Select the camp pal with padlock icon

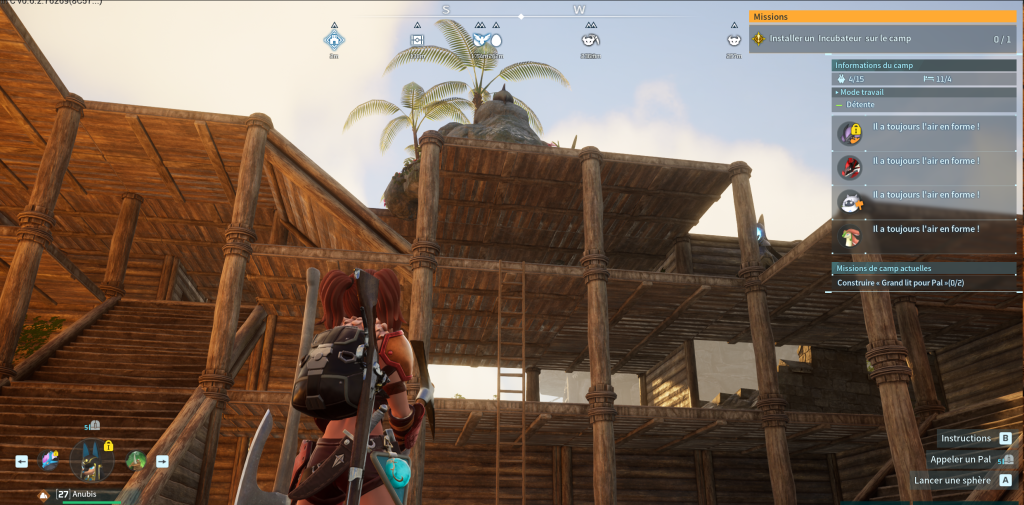(x=849, y=132)
